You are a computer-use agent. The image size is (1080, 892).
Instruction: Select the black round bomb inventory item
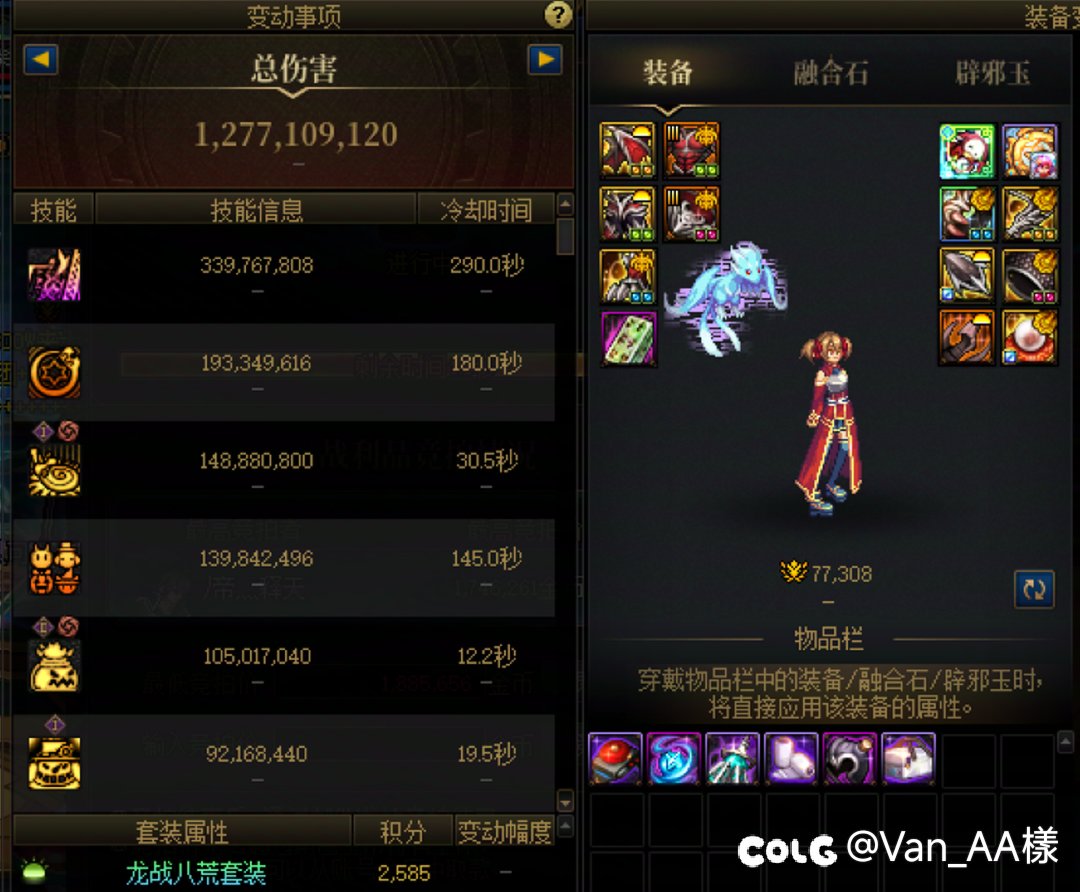(849, 760)
